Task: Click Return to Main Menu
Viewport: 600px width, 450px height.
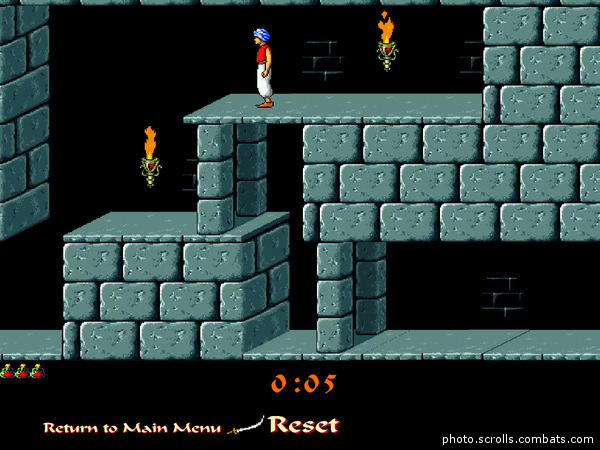Action: coord(131,428)
